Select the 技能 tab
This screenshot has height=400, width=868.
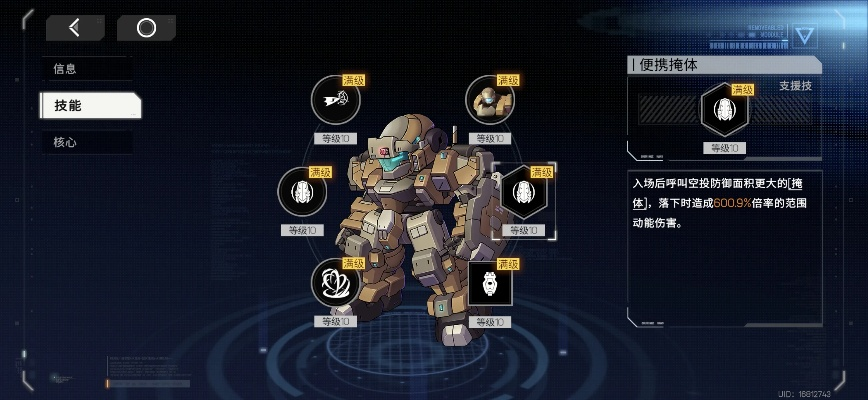(89, 105)
